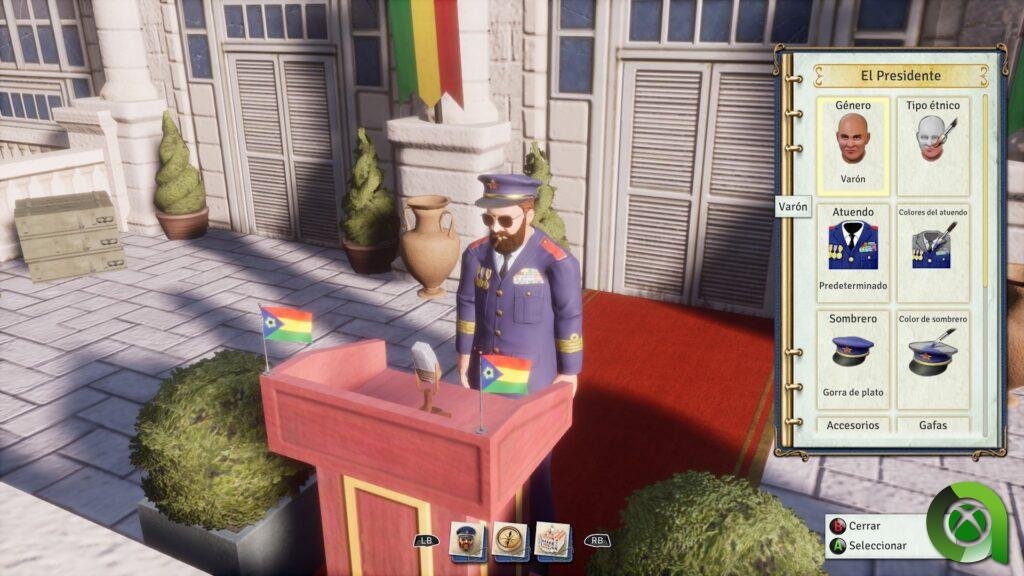Switch to the compass tab
The height and width of the screenshot is (576, 1024).
(510, 540)
